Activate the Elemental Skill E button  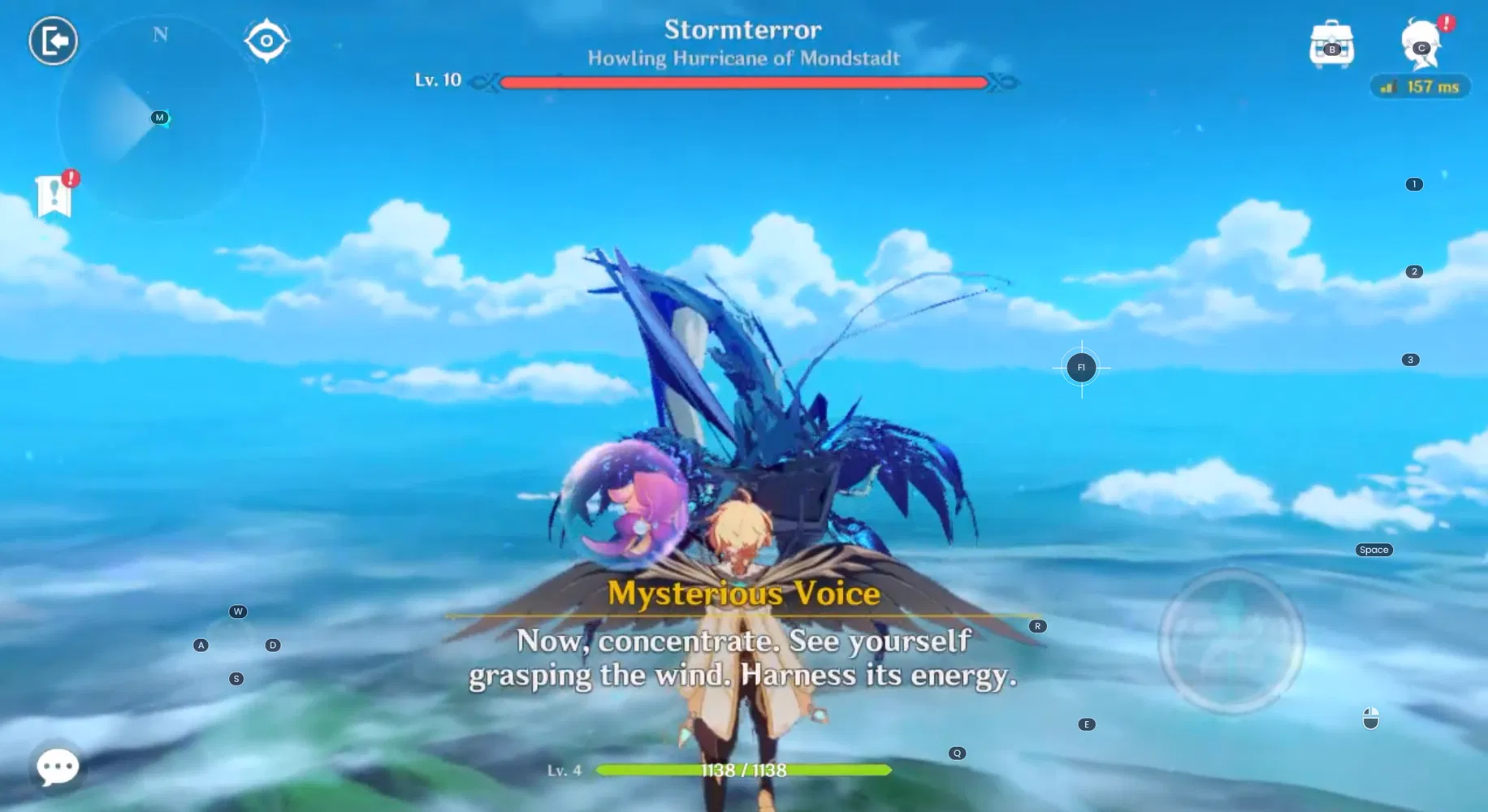point(1086,723)
